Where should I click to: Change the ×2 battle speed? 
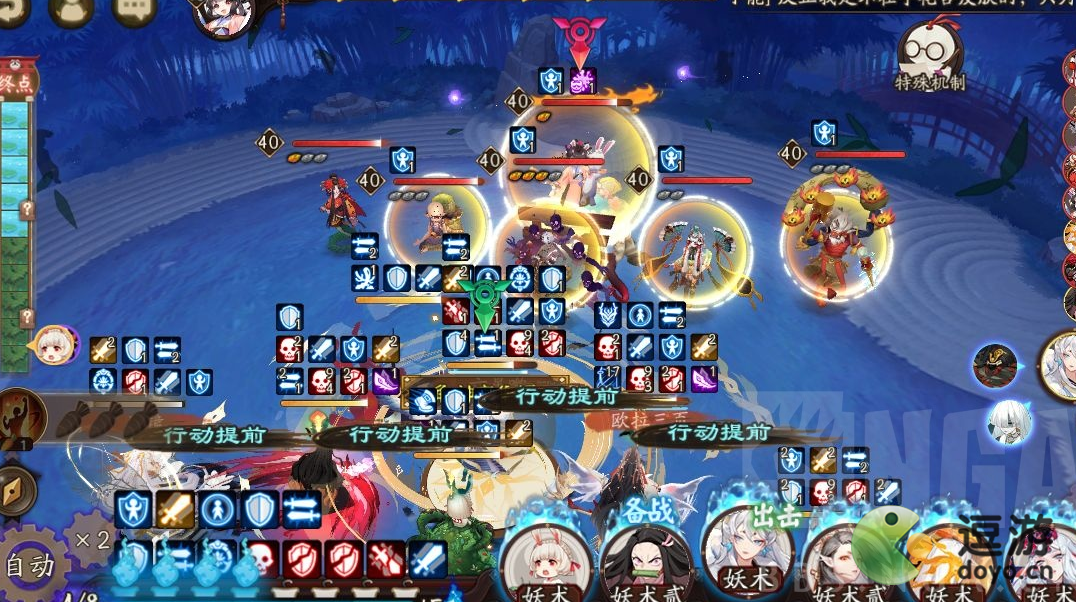92,541
